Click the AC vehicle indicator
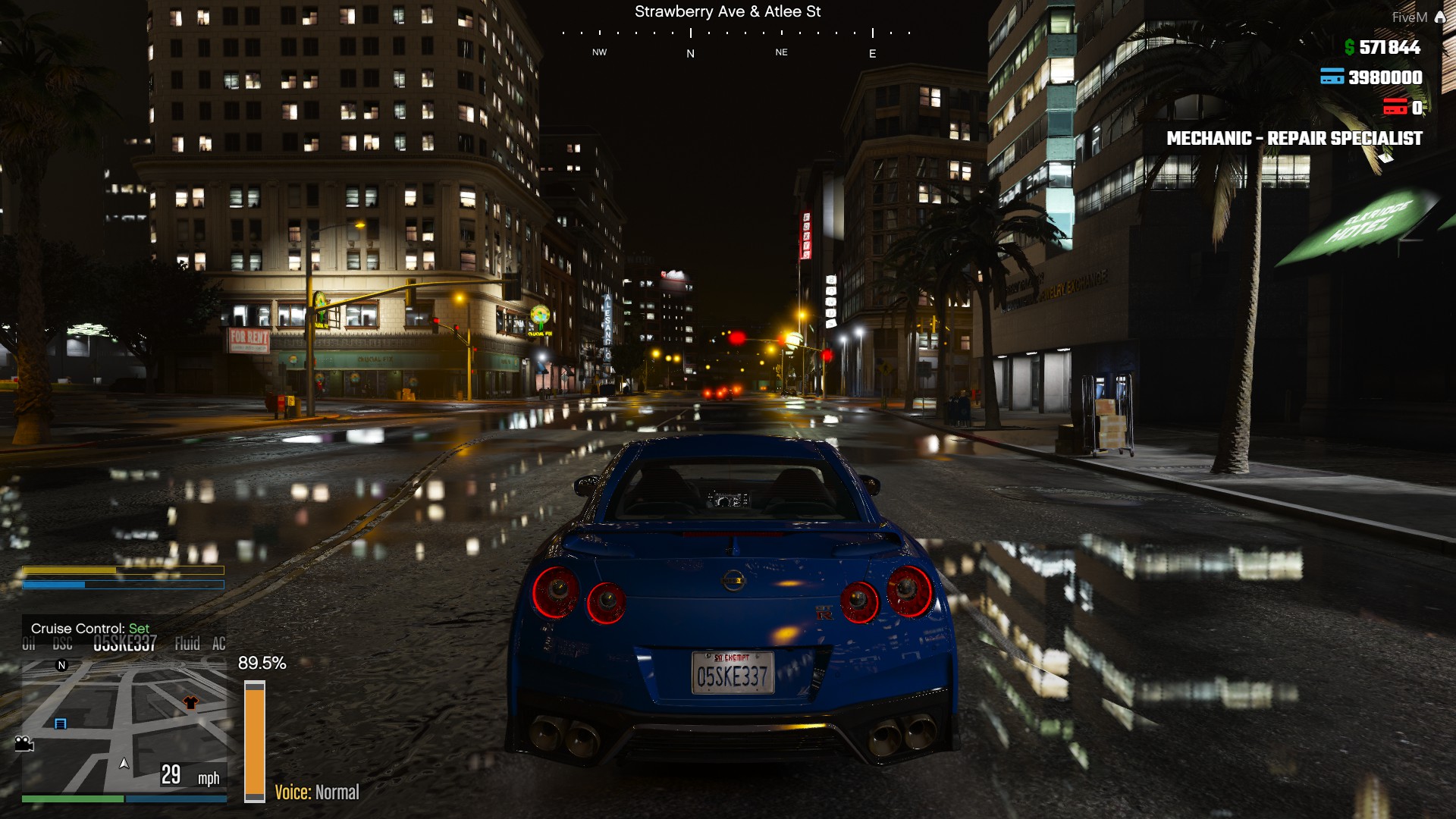The image size is (1456, 819). click(218, 644)
